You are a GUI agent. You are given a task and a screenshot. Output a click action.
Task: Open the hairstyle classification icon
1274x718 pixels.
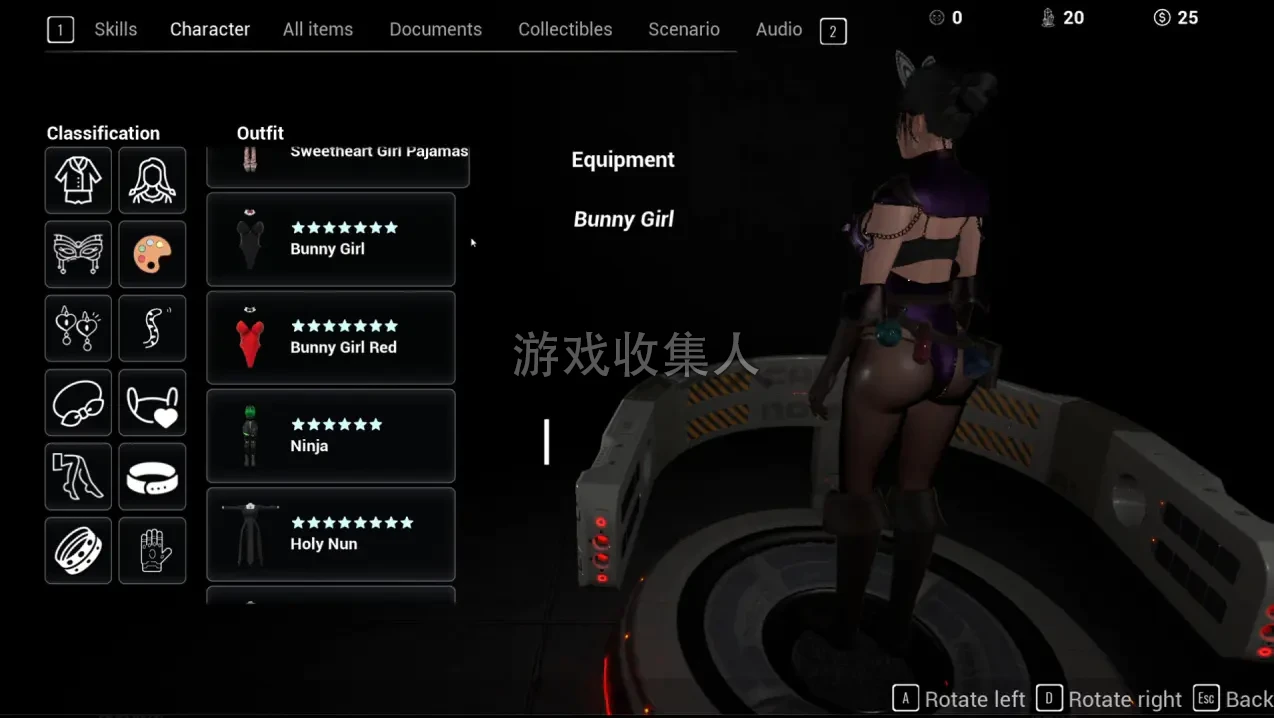(152, 180)
